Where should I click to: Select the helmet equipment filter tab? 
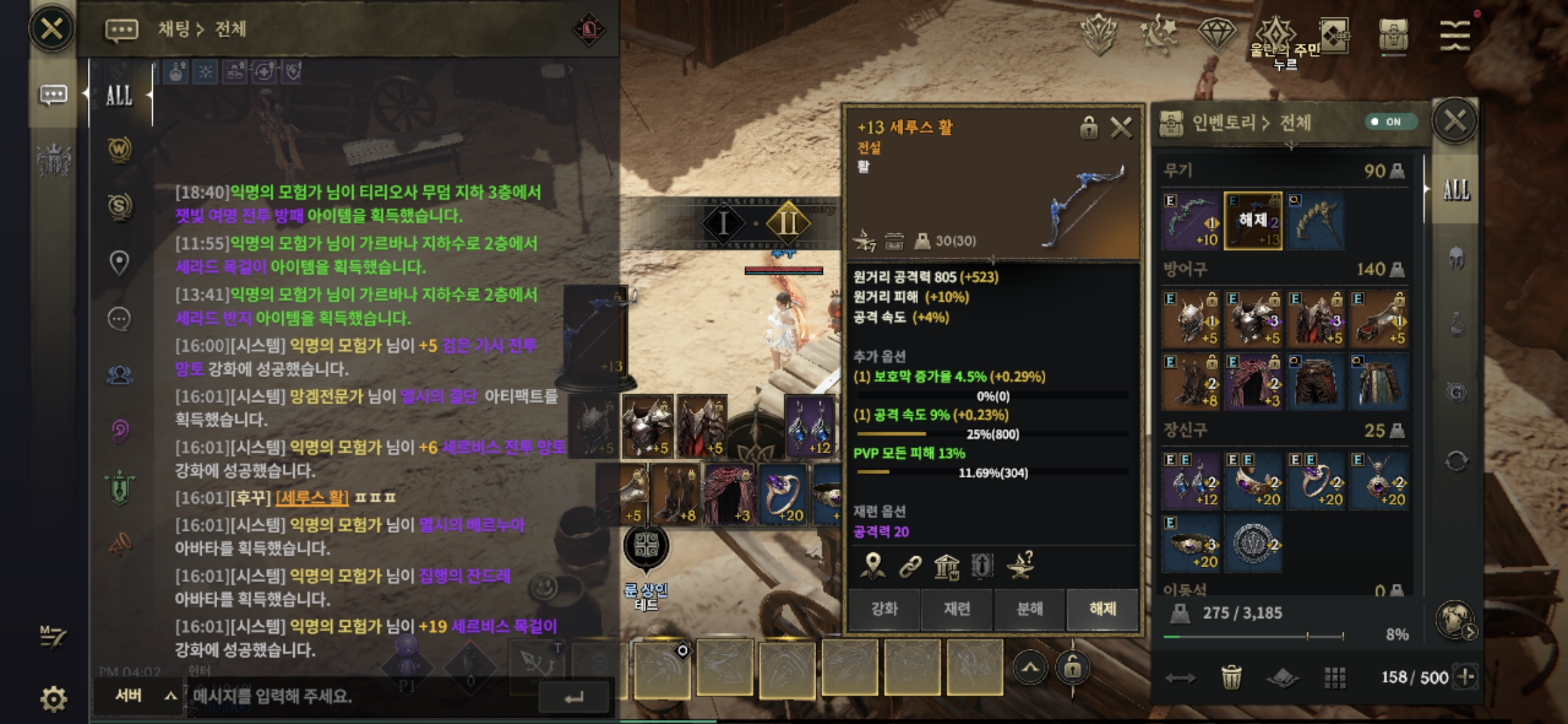(1455, 258)
